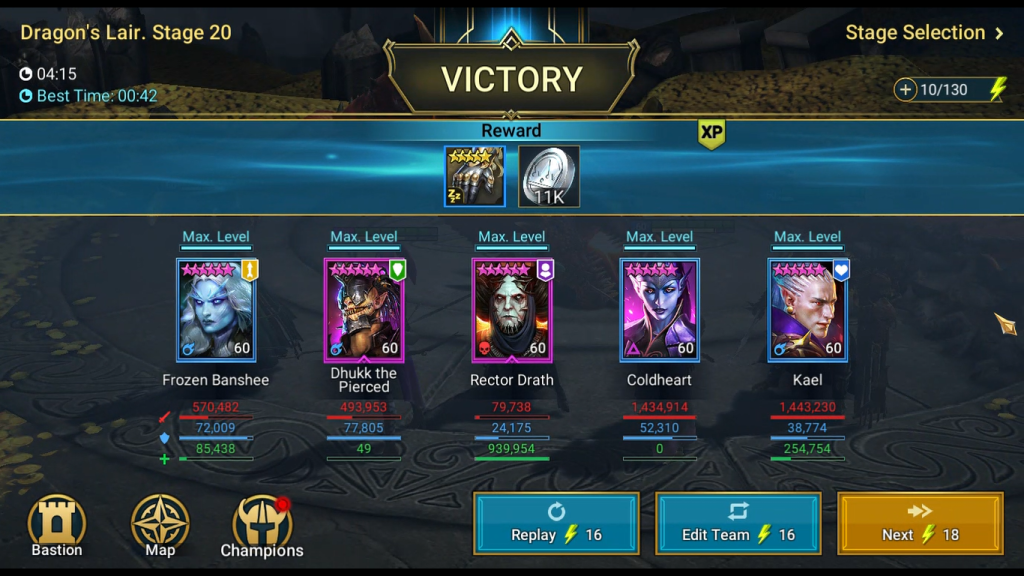Choose Edit Team button

click(738, 523)
